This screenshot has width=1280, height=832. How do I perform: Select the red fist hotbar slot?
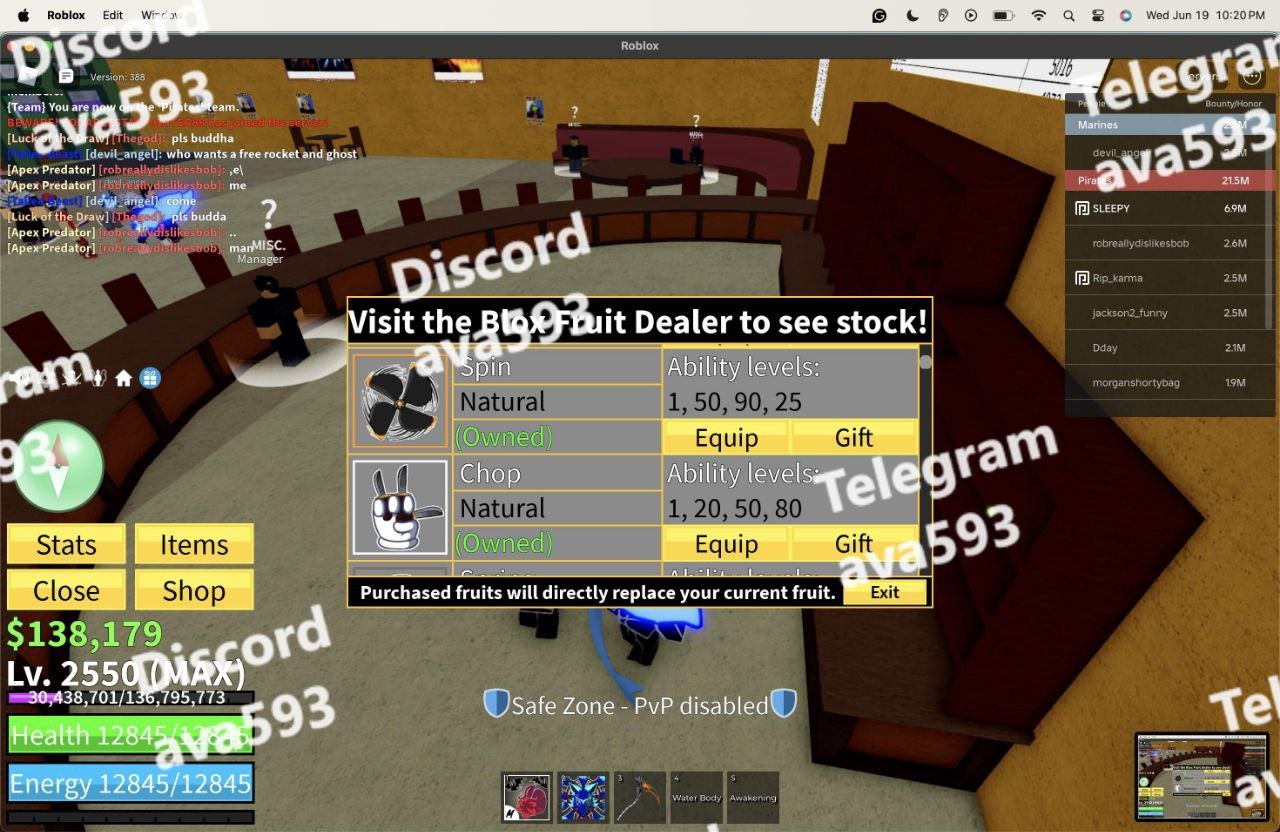[x=526, y=797]
